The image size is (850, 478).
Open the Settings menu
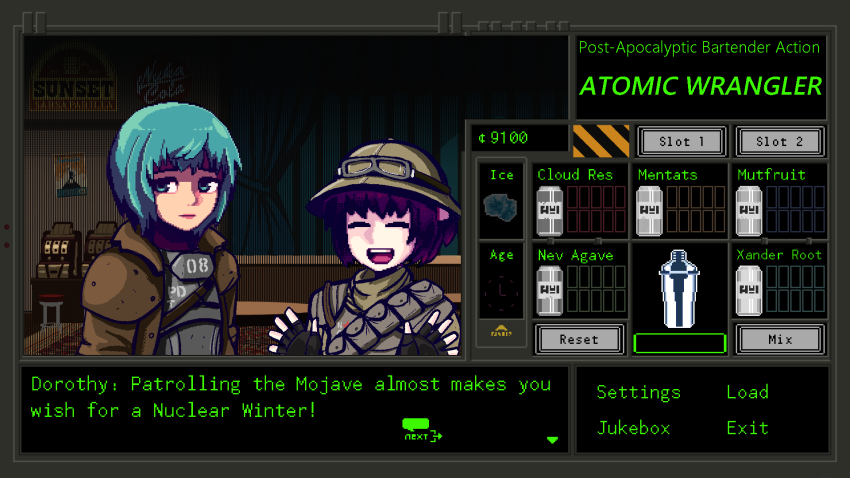pyautogui.click(x=638, y=392)
